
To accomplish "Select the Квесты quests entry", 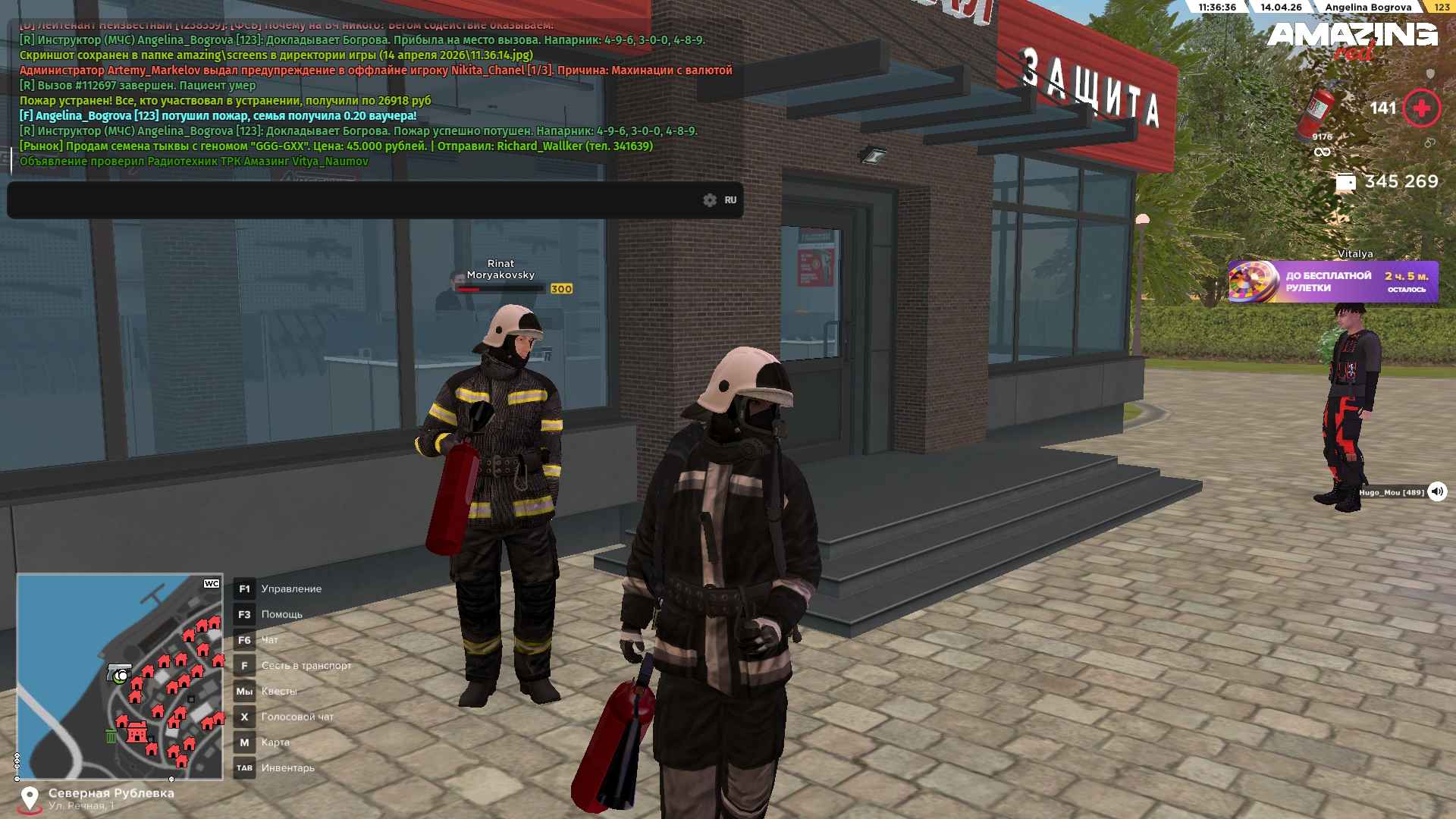I will (278, 692).
